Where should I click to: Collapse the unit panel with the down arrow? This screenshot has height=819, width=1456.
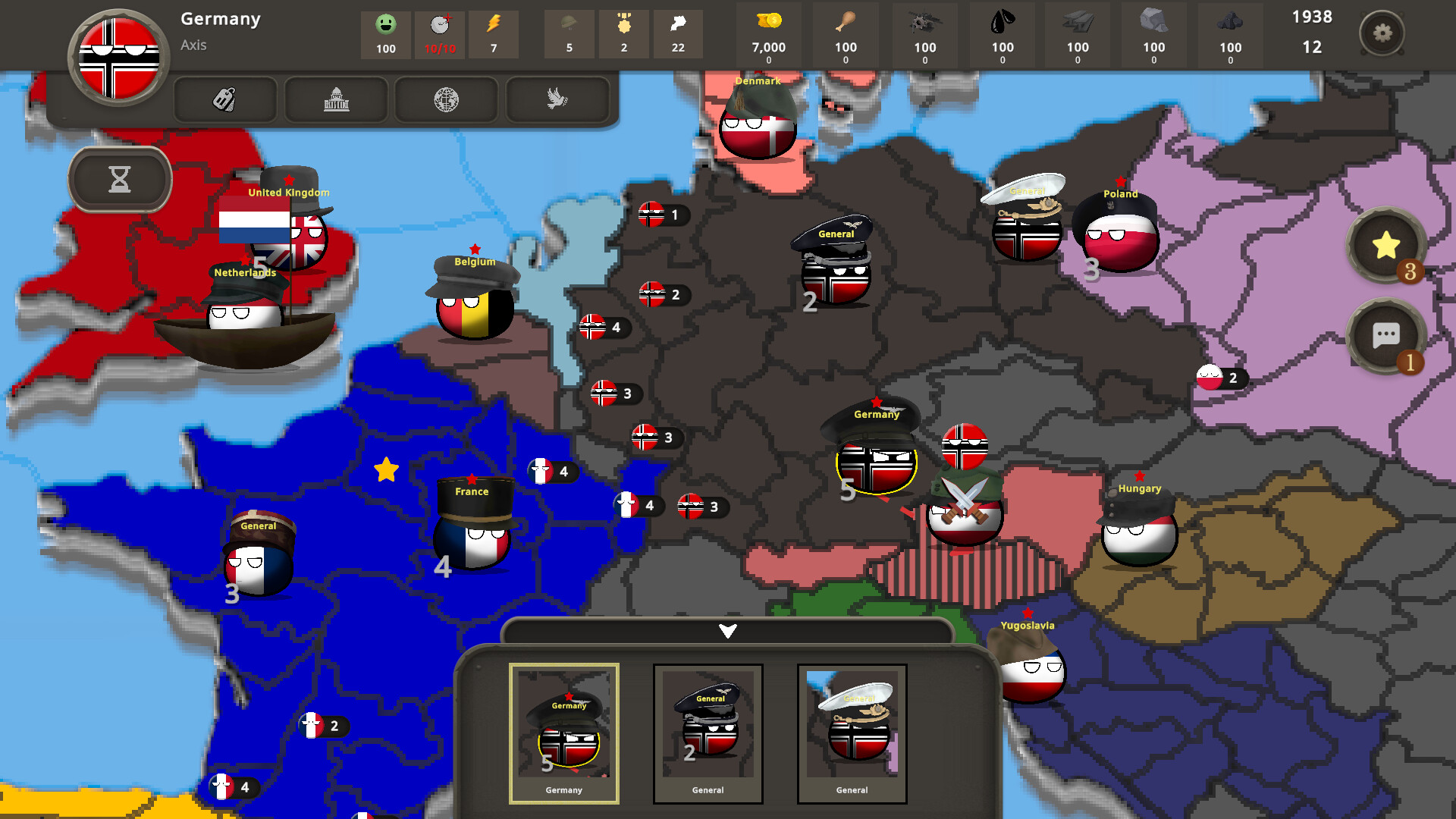pyautogui.click(x=727, y=629)
